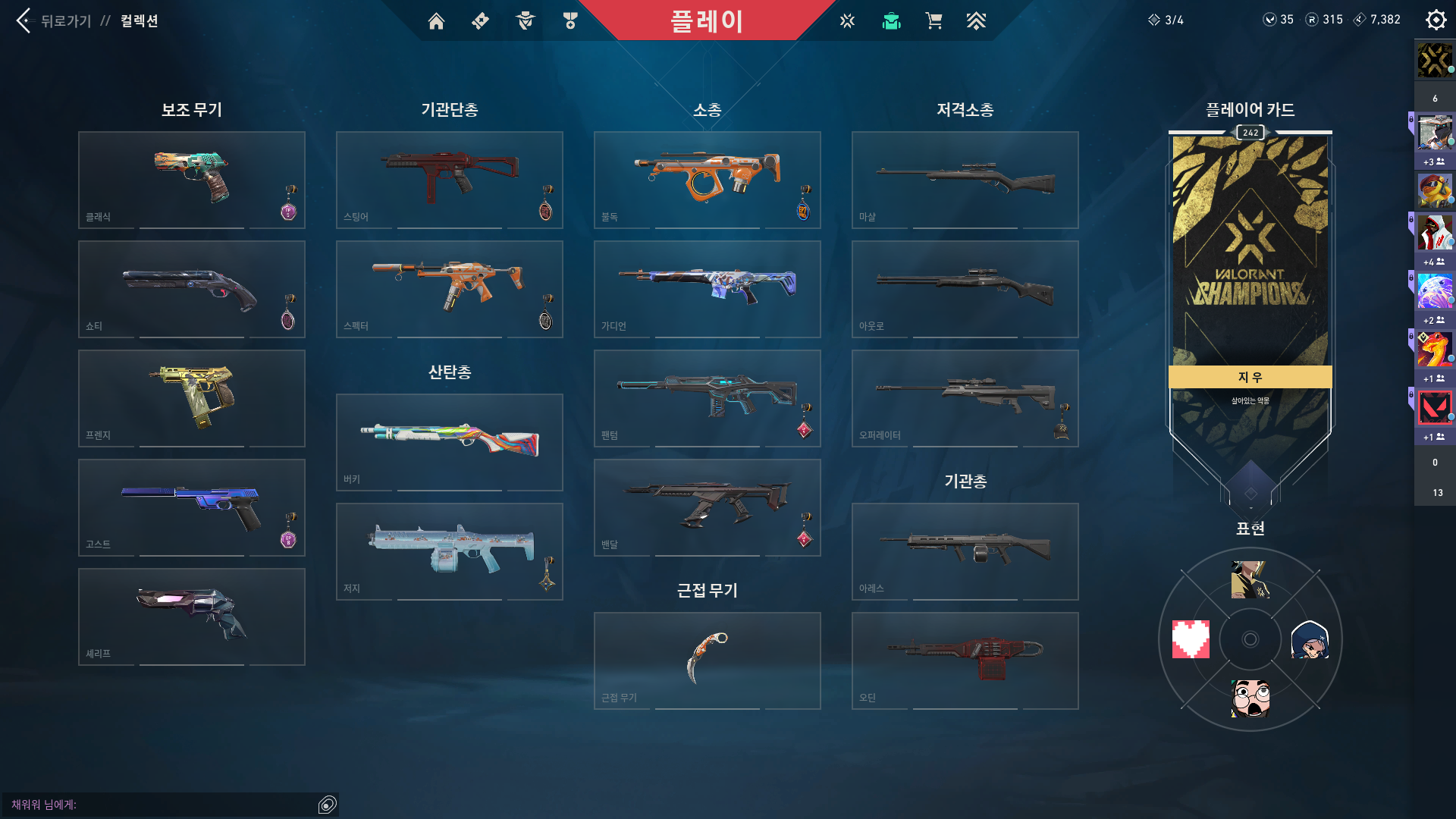
Task: Select the Agents icon in top navigation
Action: coord(525,20)
